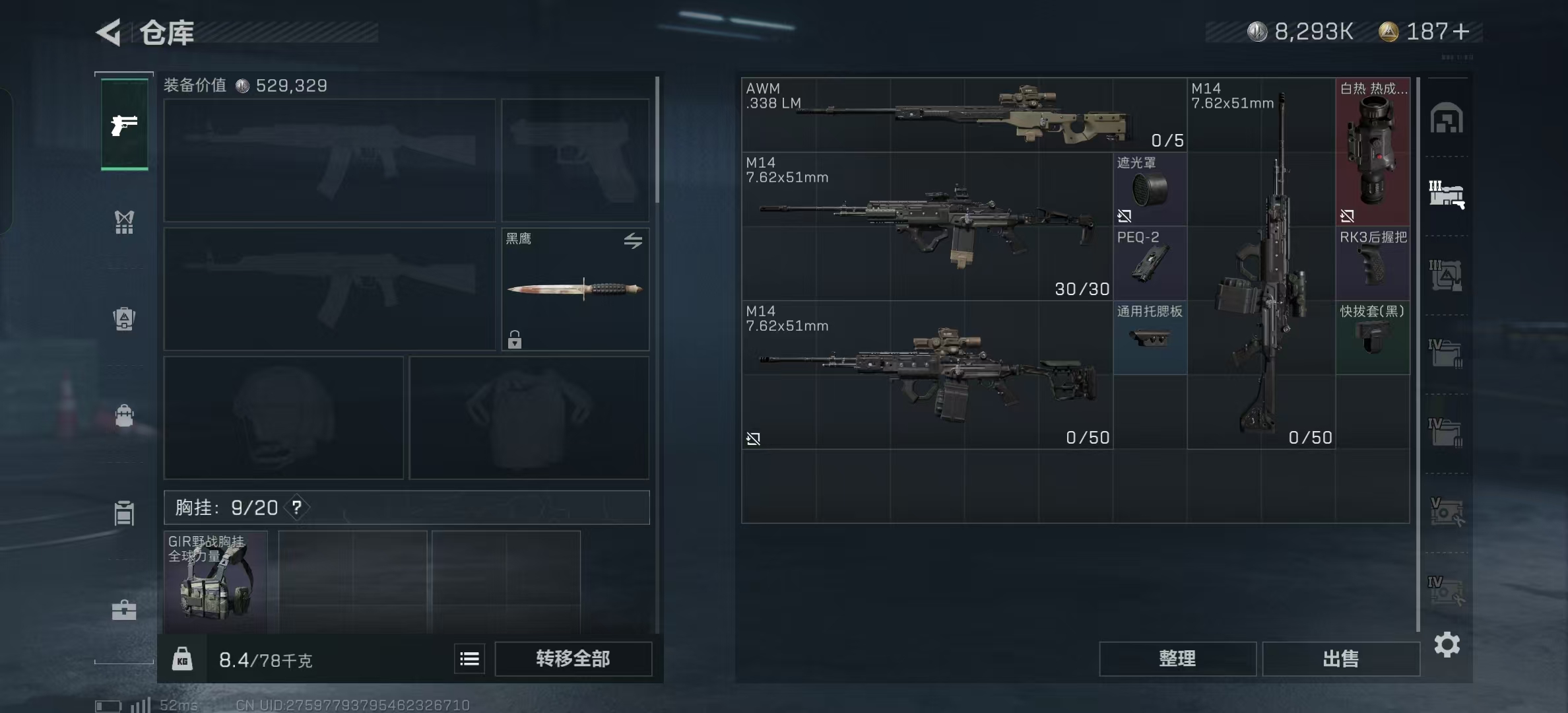Toggle the list view icon beside weight
The image size is (1568, 713).
pos(469,659)
